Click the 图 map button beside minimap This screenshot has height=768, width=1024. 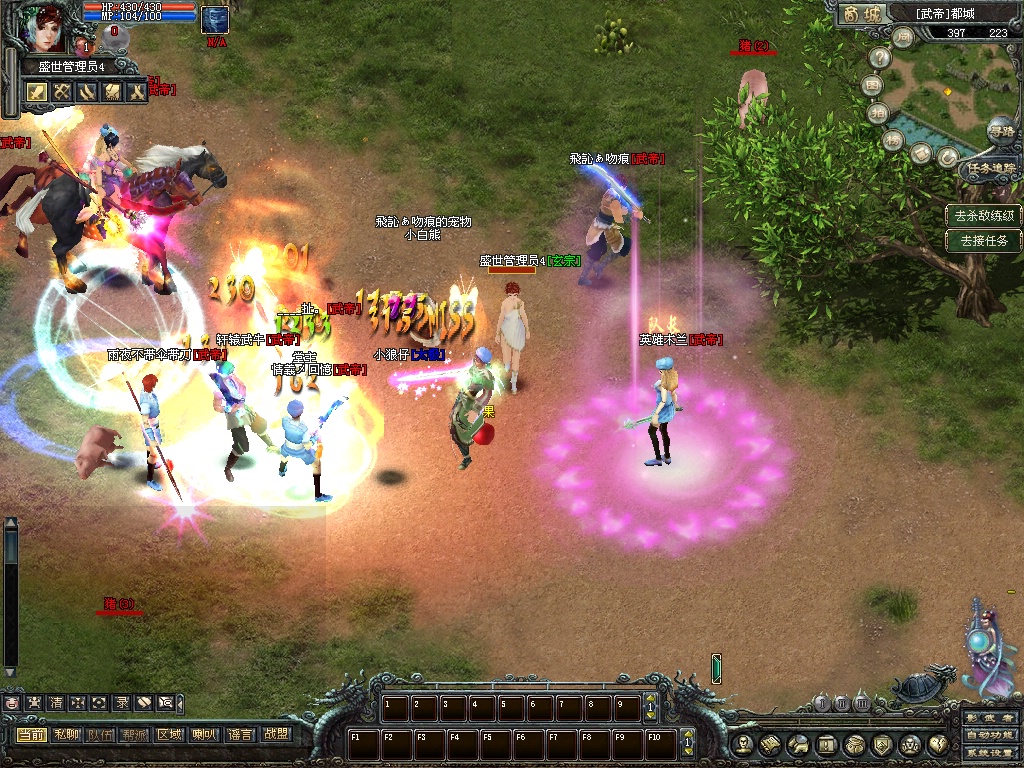click(x=873, y=85)
